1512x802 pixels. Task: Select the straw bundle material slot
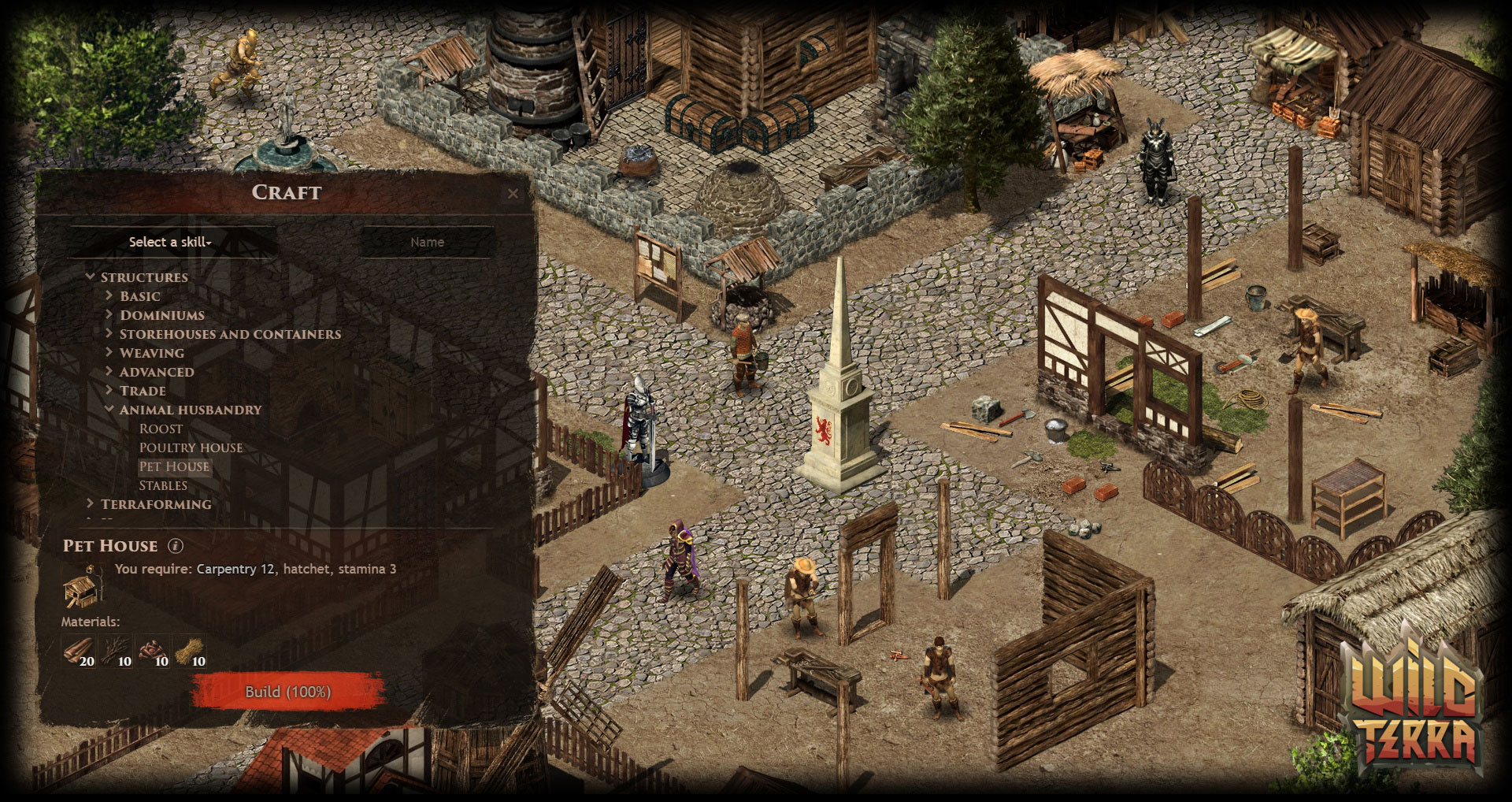pos(190,652)
